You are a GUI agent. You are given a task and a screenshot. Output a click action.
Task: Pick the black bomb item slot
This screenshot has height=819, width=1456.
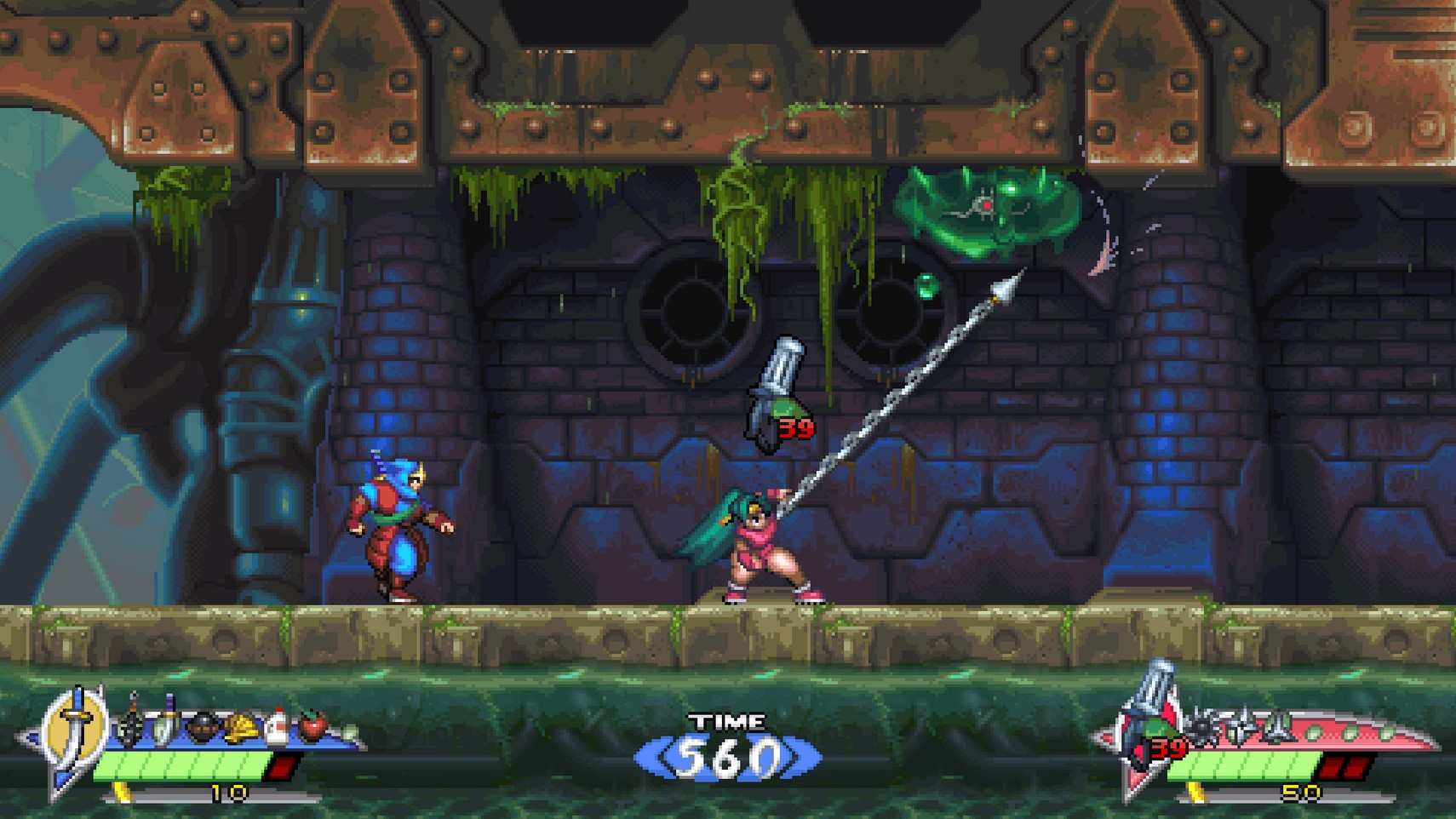(x=202, y=729)
